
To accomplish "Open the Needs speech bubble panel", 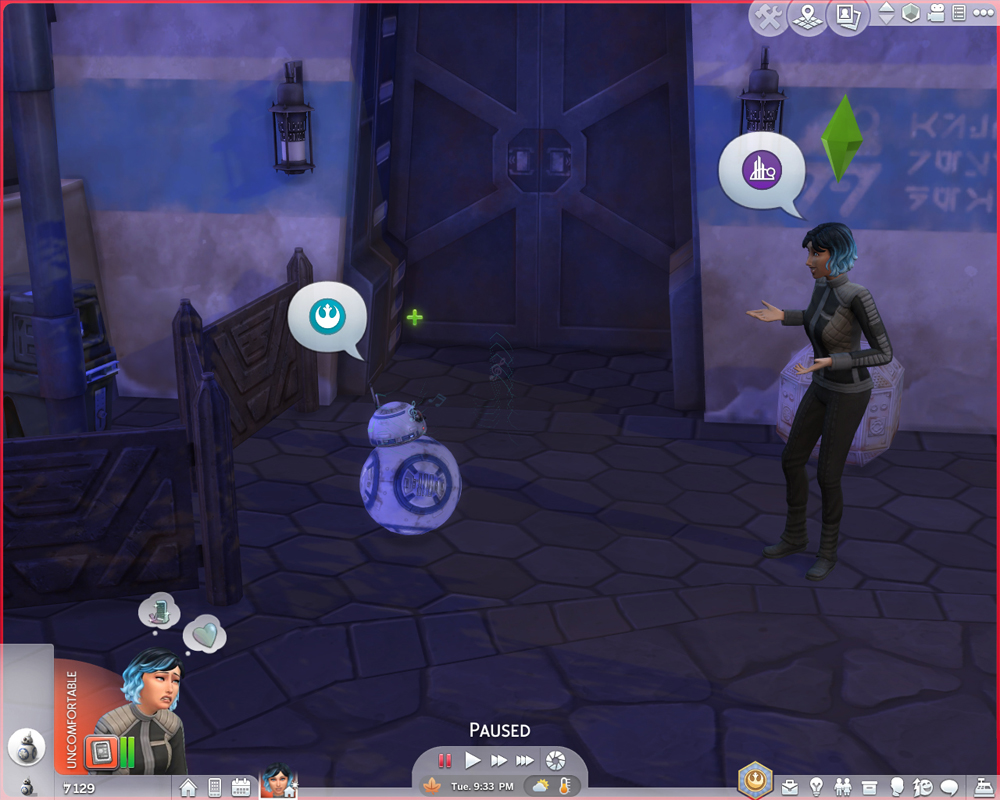I will 949,787.
